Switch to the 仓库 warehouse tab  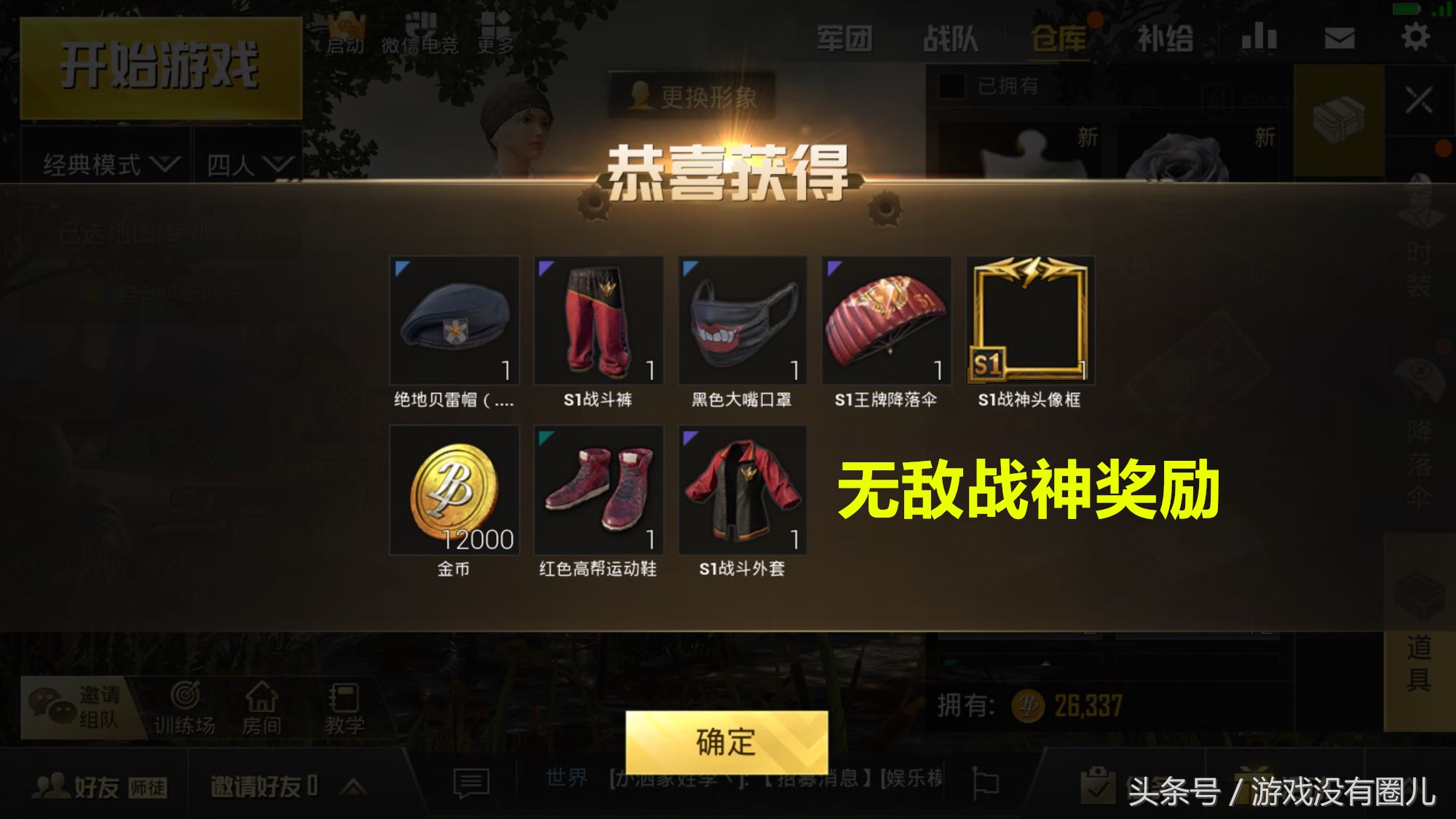click(1059, 38)
